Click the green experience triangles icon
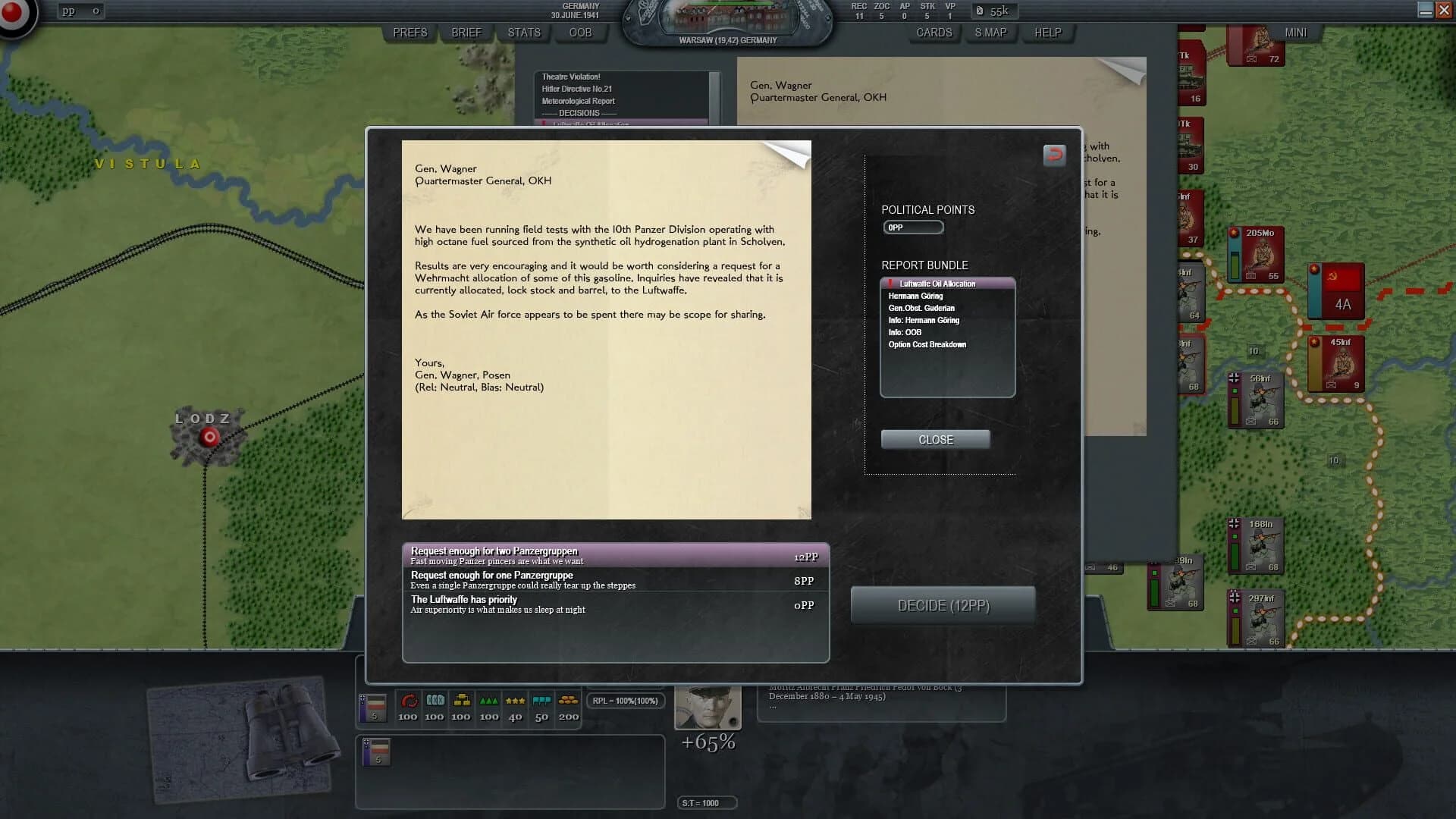This screenshot has width=1456, height=819. tap(488, 701)
